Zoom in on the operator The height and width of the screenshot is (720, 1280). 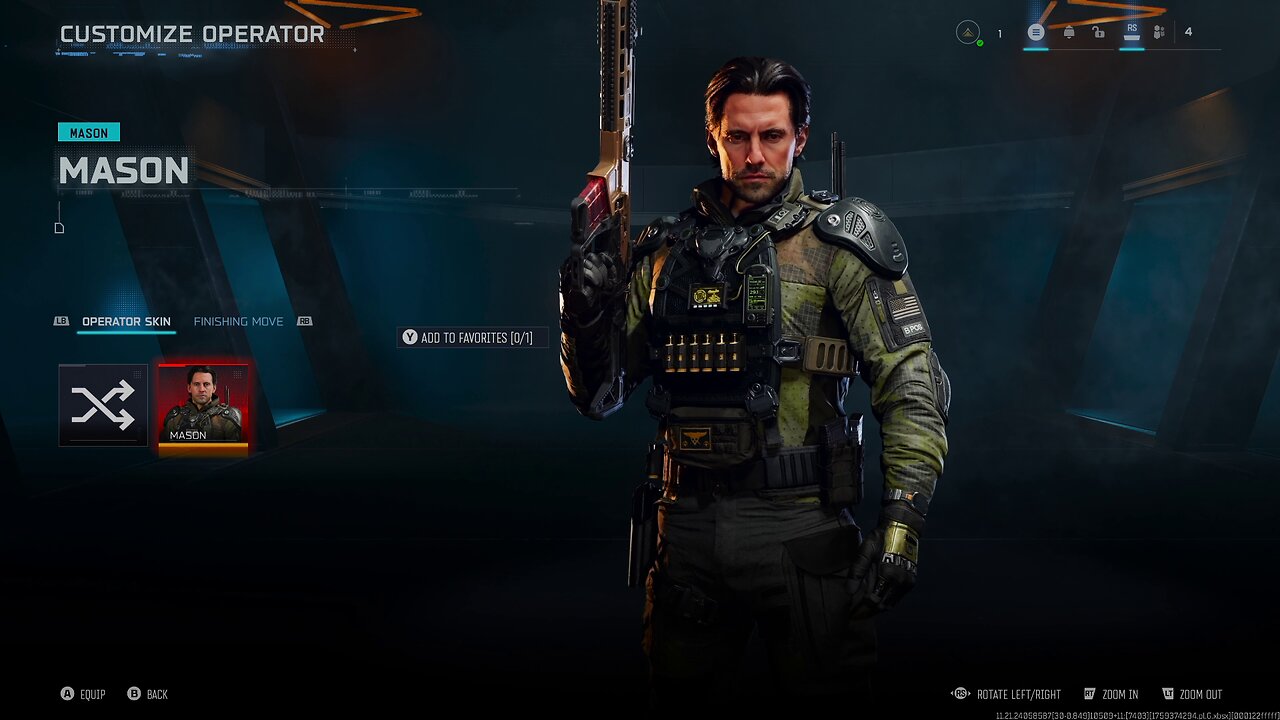tap(1111, 694)
